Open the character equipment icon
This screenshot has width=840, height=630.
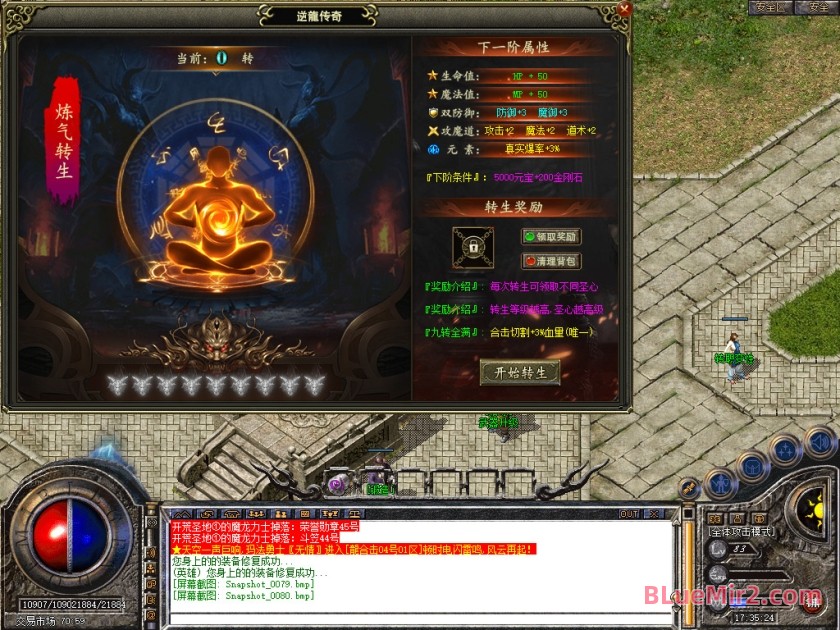tap(720, 484)
